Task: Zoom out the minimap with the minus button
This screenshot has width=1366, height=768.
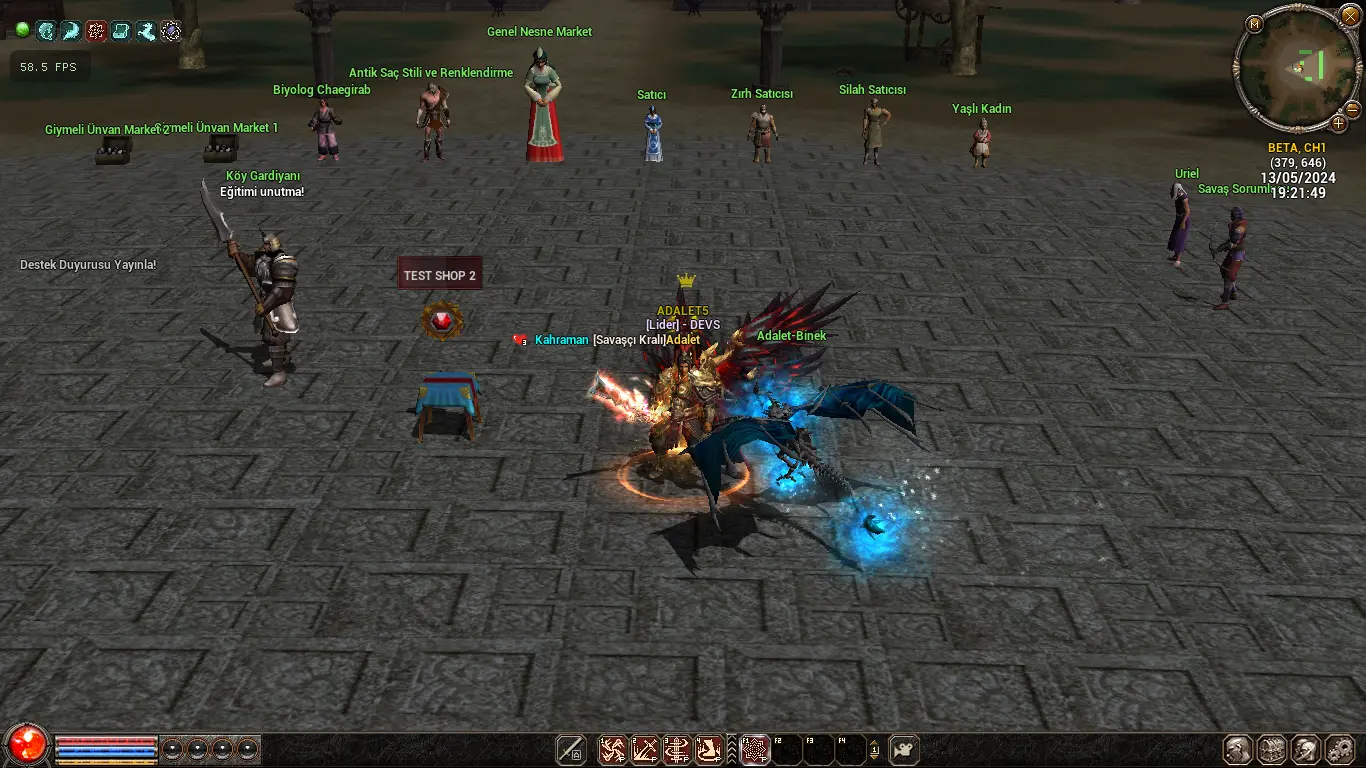Action: (1352, 109)
